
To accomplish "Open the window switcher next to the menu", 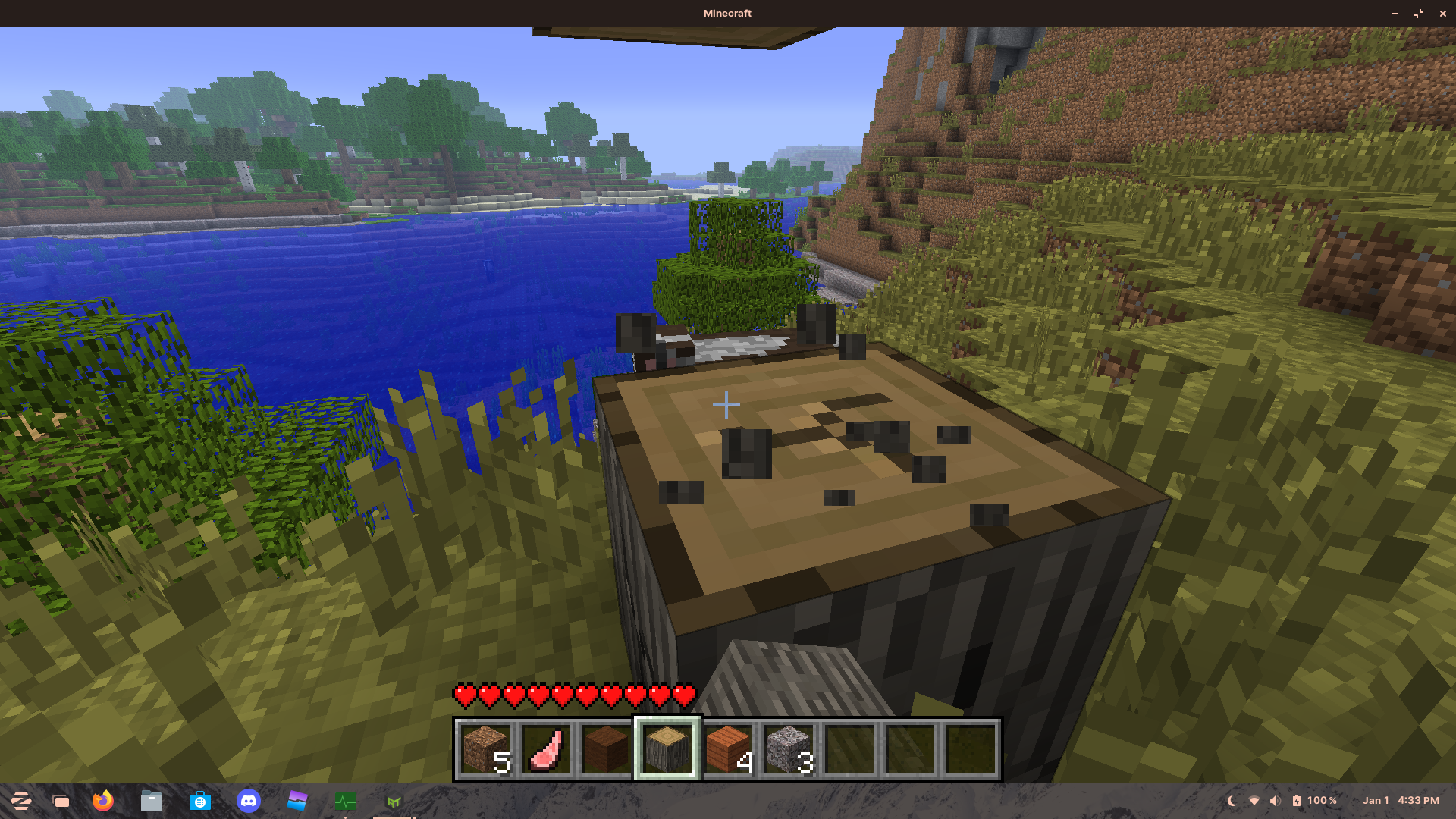I will click(62, 801).
